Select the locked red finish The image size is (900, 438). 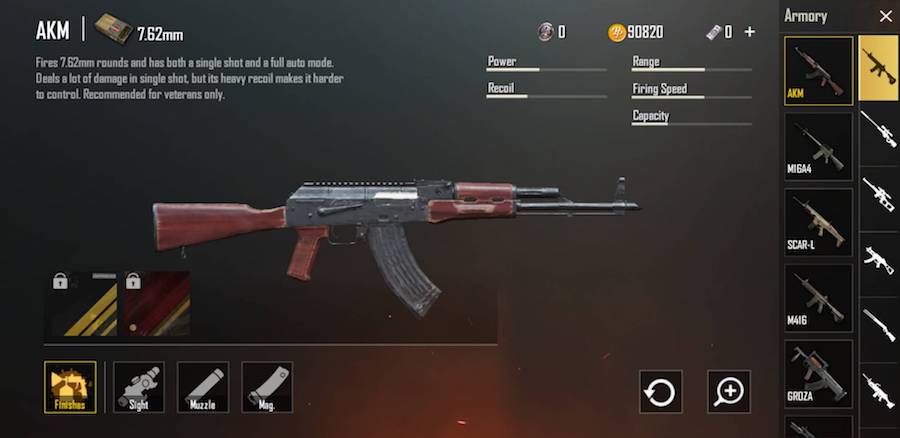click(x=156, y=303)
